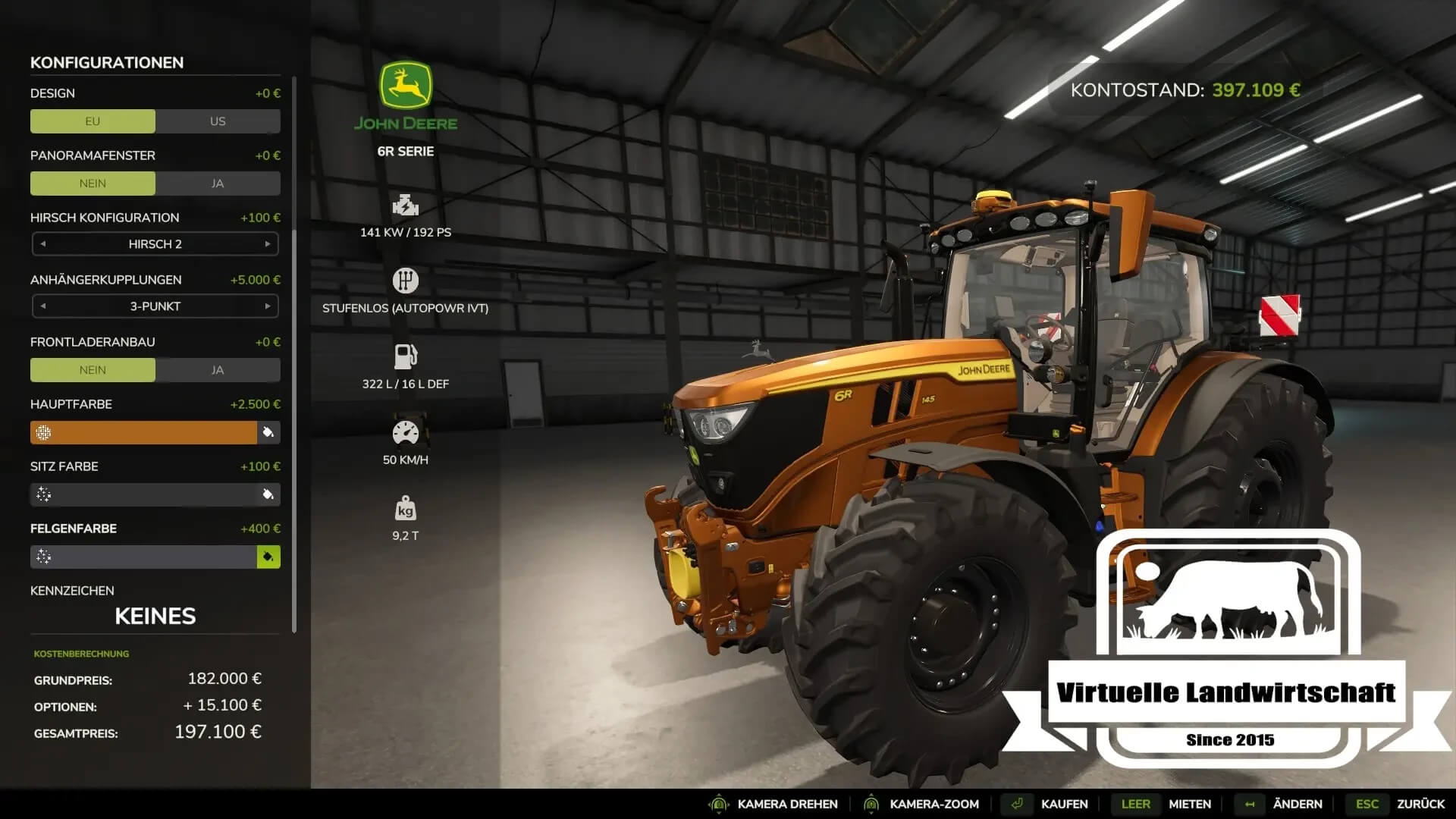
Task: Go back with Zurück
Action: pyautogui.click(x=1420, y=804)
